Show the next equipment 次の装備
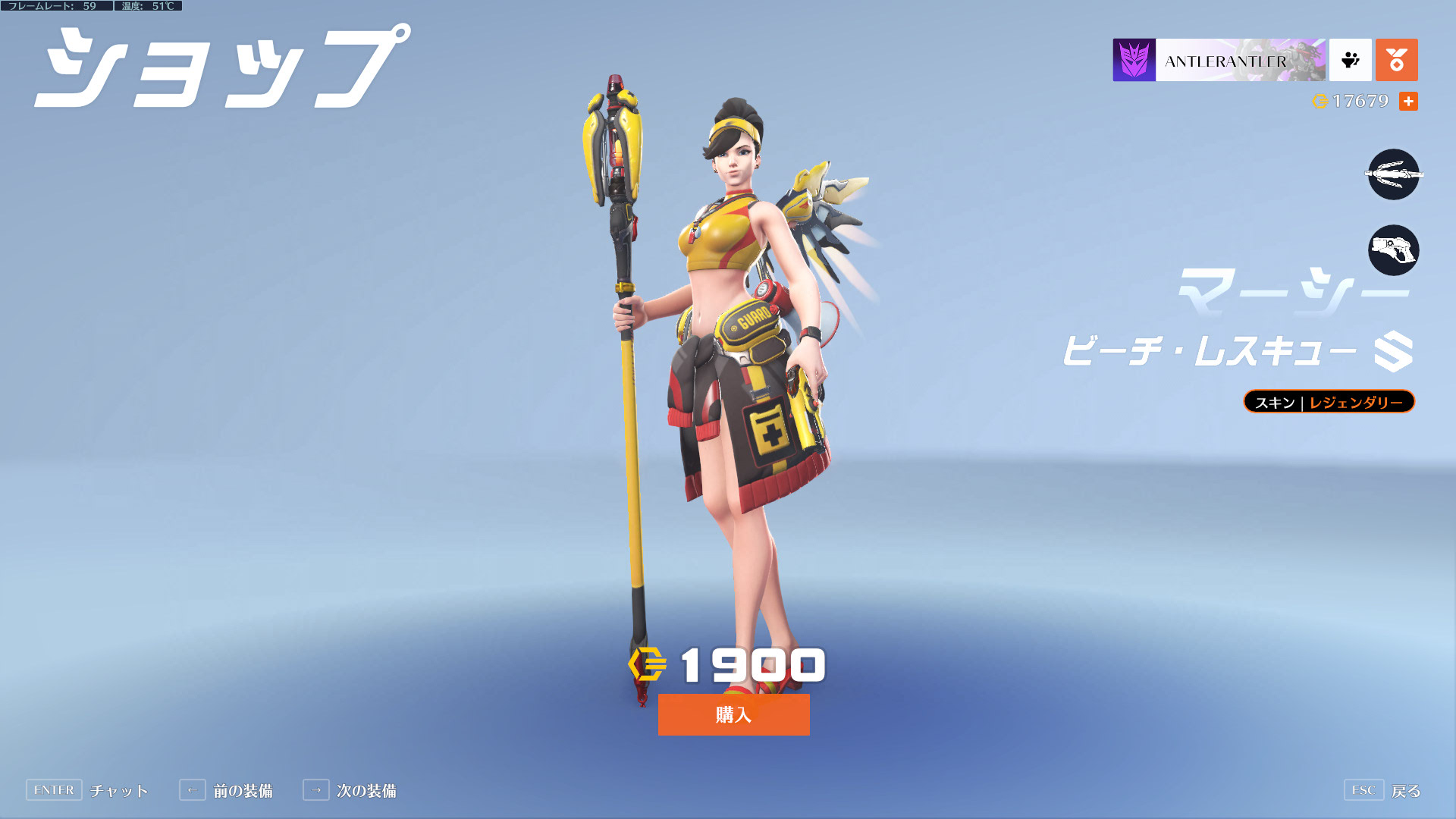 350,790
